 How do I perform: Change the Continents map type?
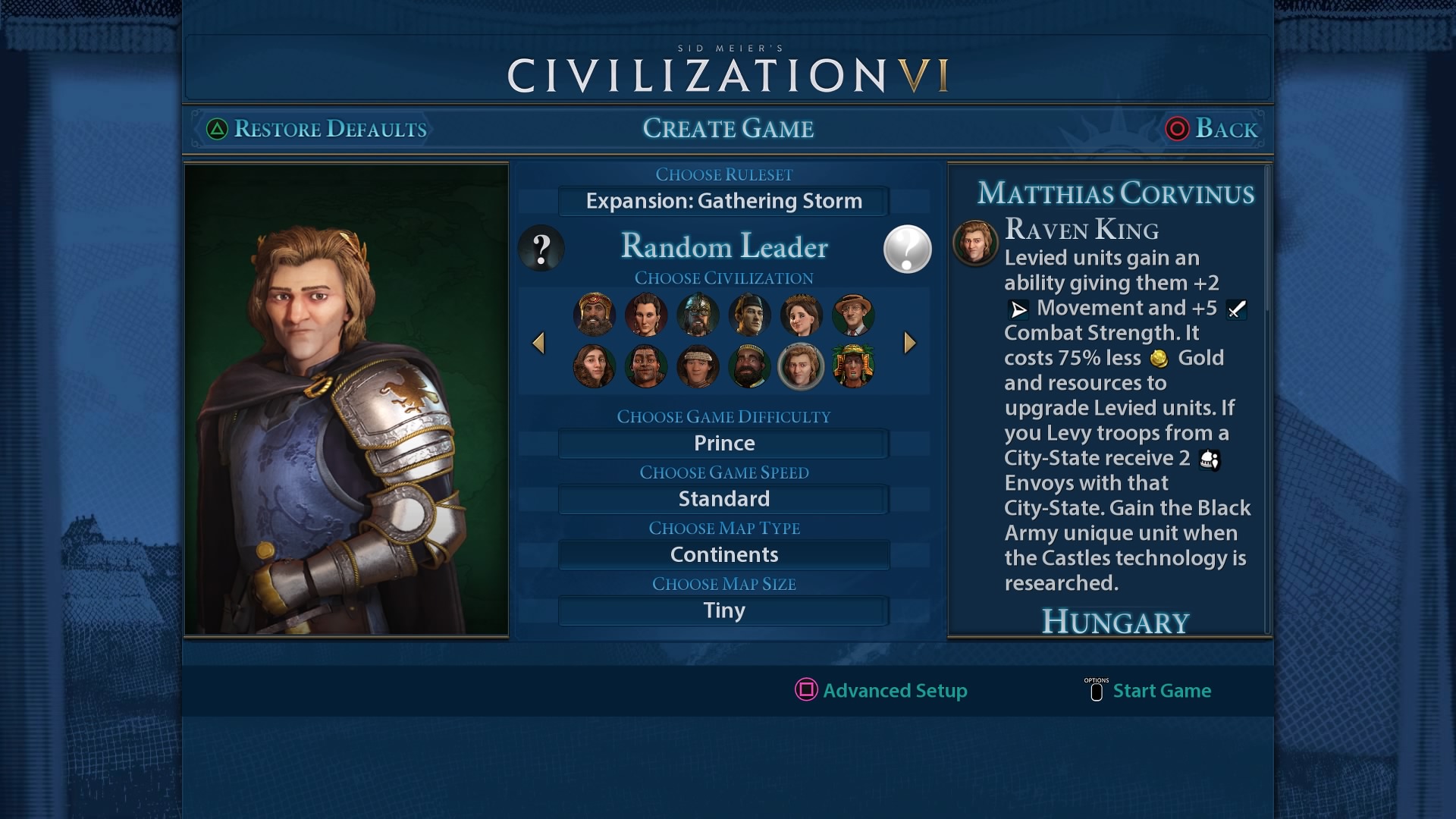pyautogui.click(x=723, y=554)
